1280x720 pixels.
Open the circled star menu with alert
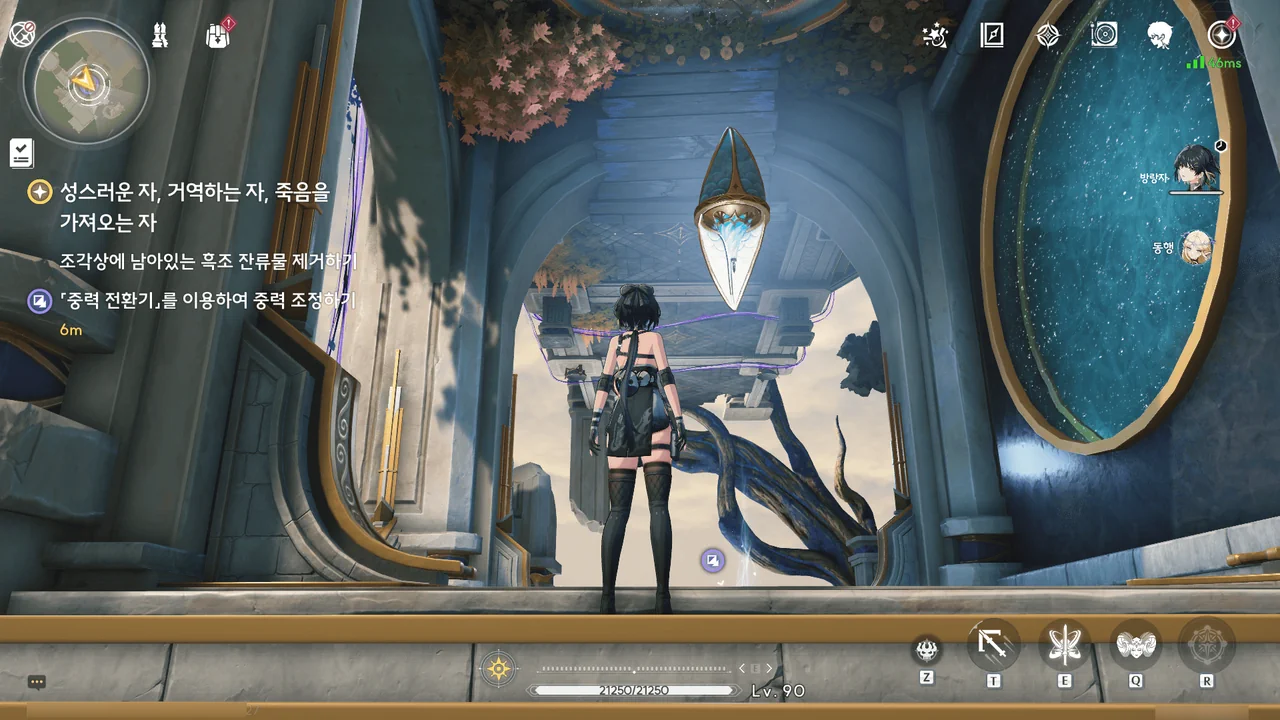(1221, 36)
